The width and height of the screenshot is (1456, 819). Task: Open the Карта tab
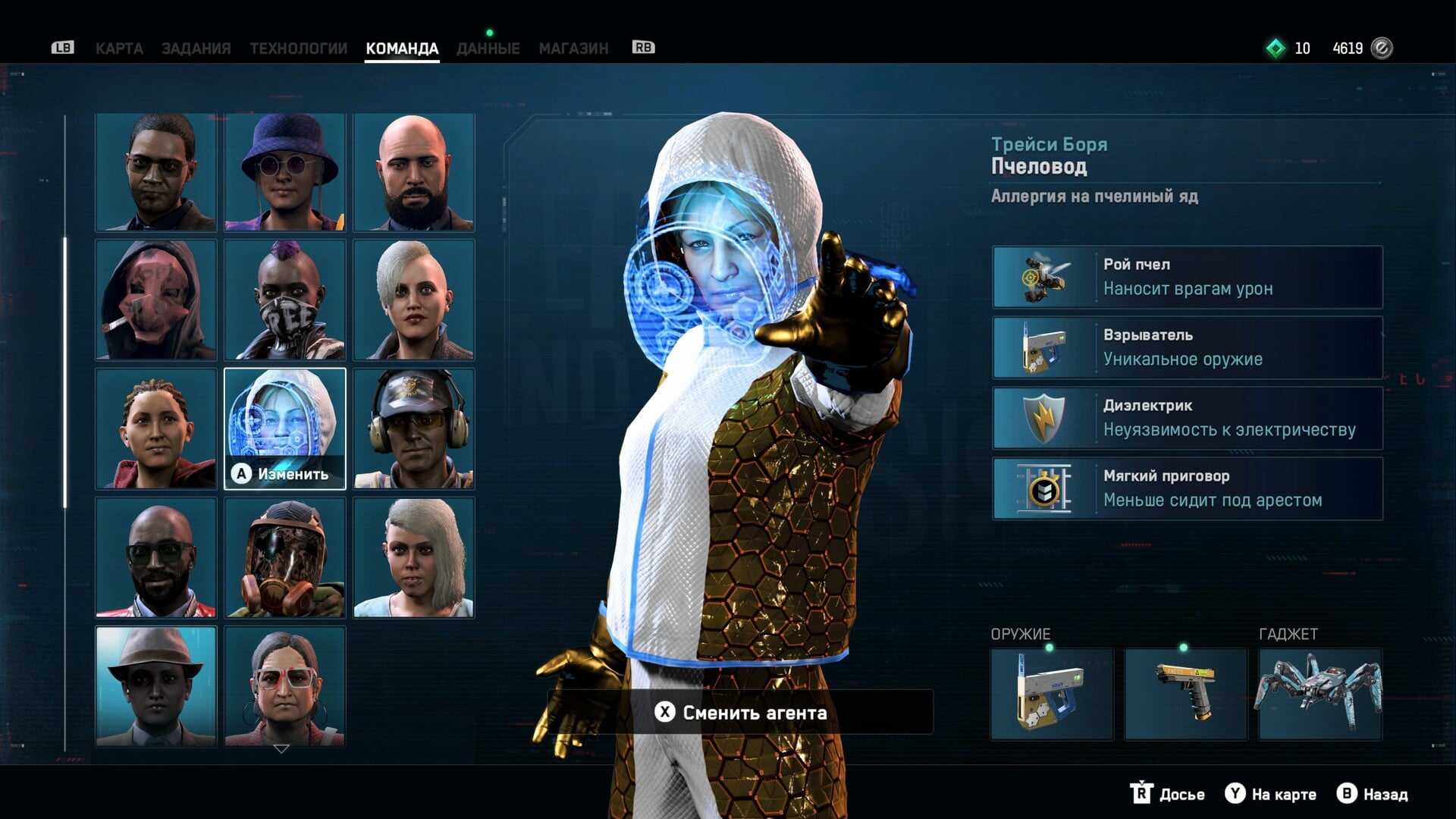coord(119,49)
